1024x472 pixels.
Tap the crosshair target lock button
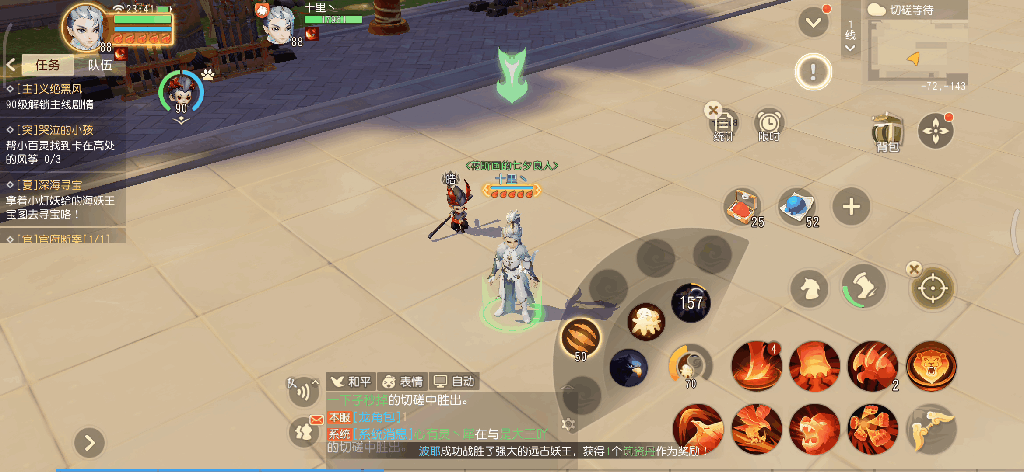tap(932, 289)
